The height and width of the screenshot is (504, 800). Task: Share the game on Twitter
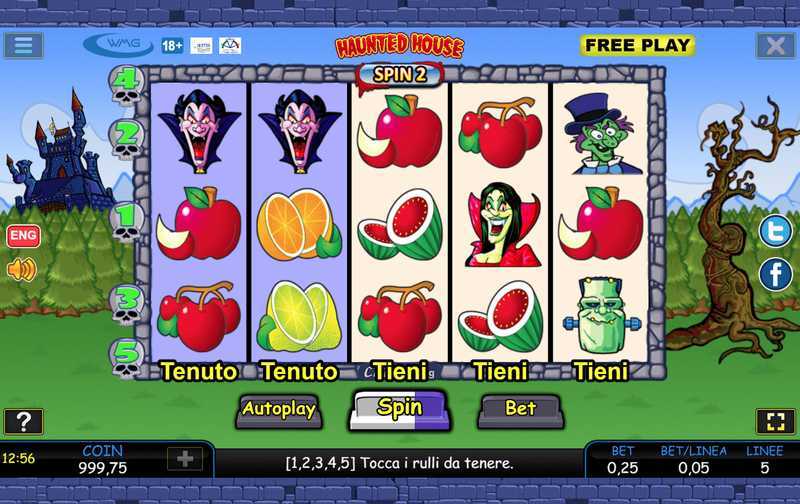(x=775, y=231)
